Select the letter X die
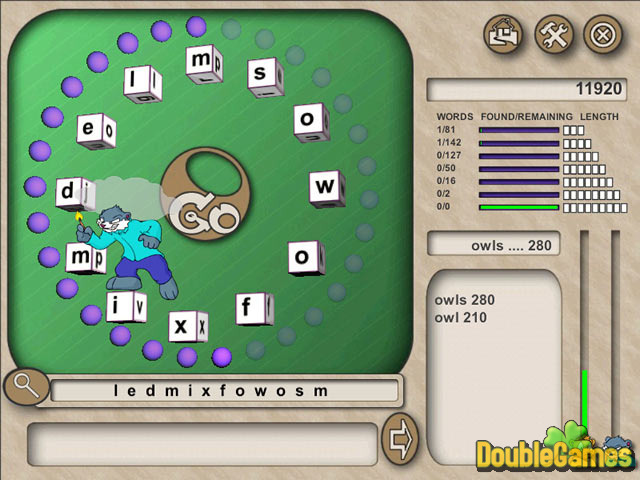The width and height of the screenshot is (640, 480). 186,326
